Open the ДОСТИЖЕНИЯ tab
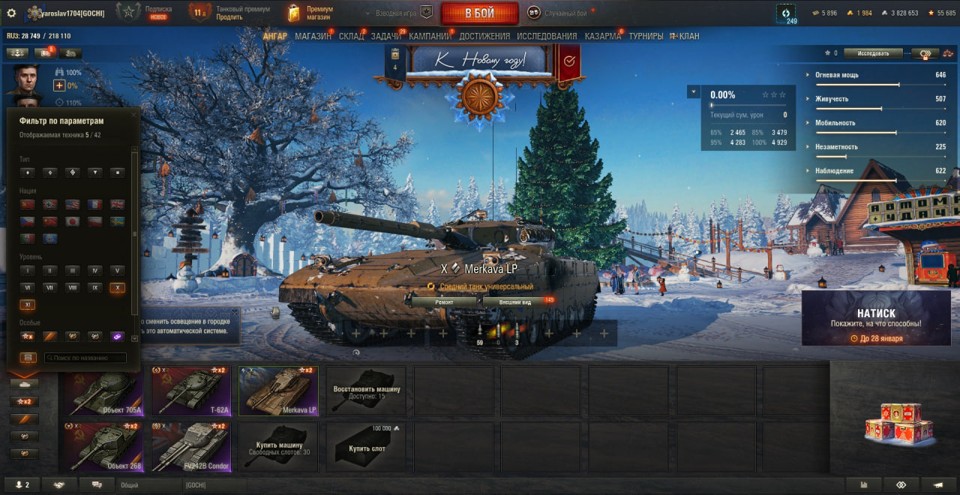Image resolution: width=960 pixels, height=495 pixels. click(484, 36)
